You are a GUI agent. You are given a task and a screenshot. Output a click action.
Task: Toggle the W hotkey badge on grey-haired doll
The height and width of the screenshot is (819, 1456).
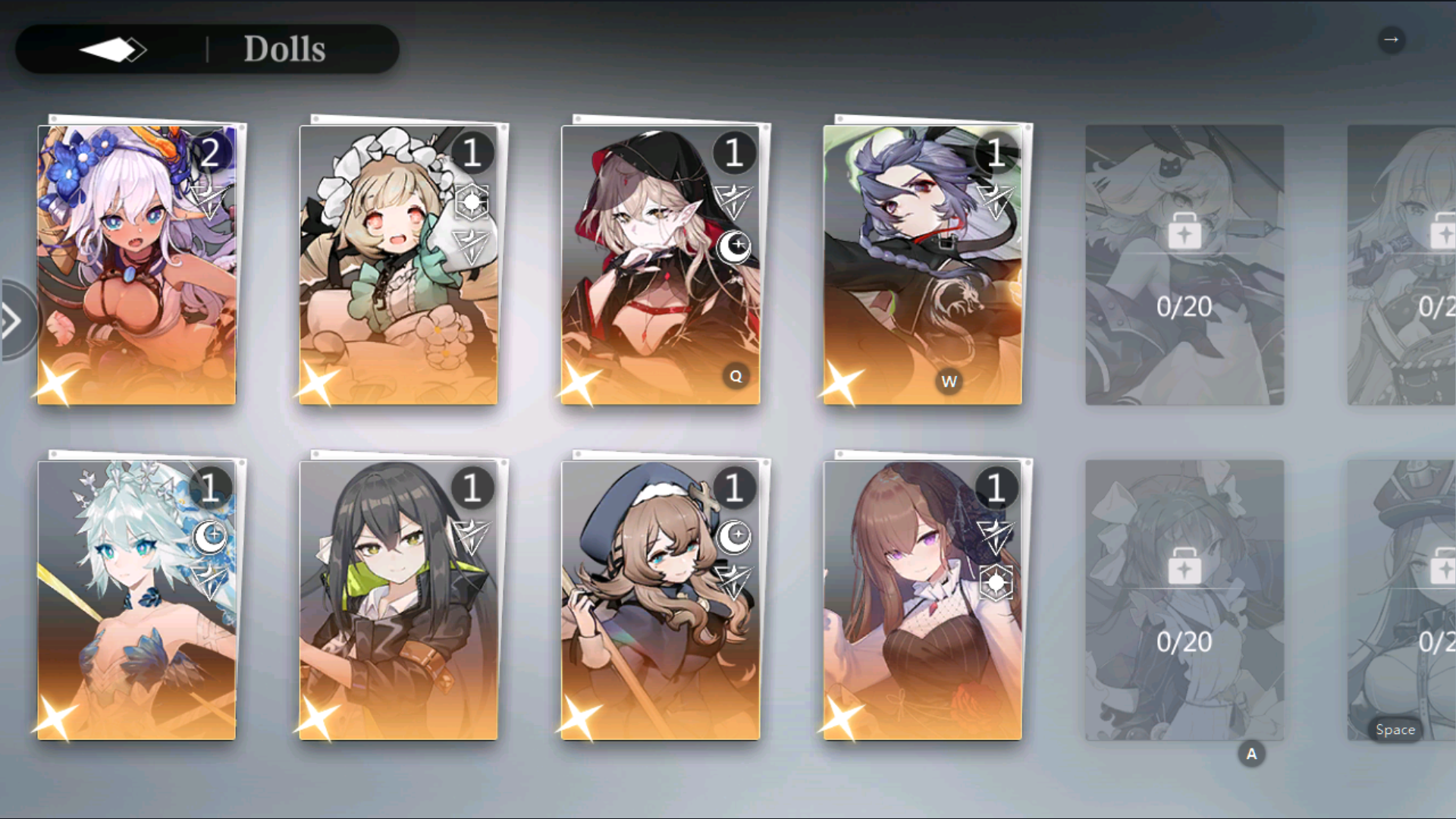(950, 382)
